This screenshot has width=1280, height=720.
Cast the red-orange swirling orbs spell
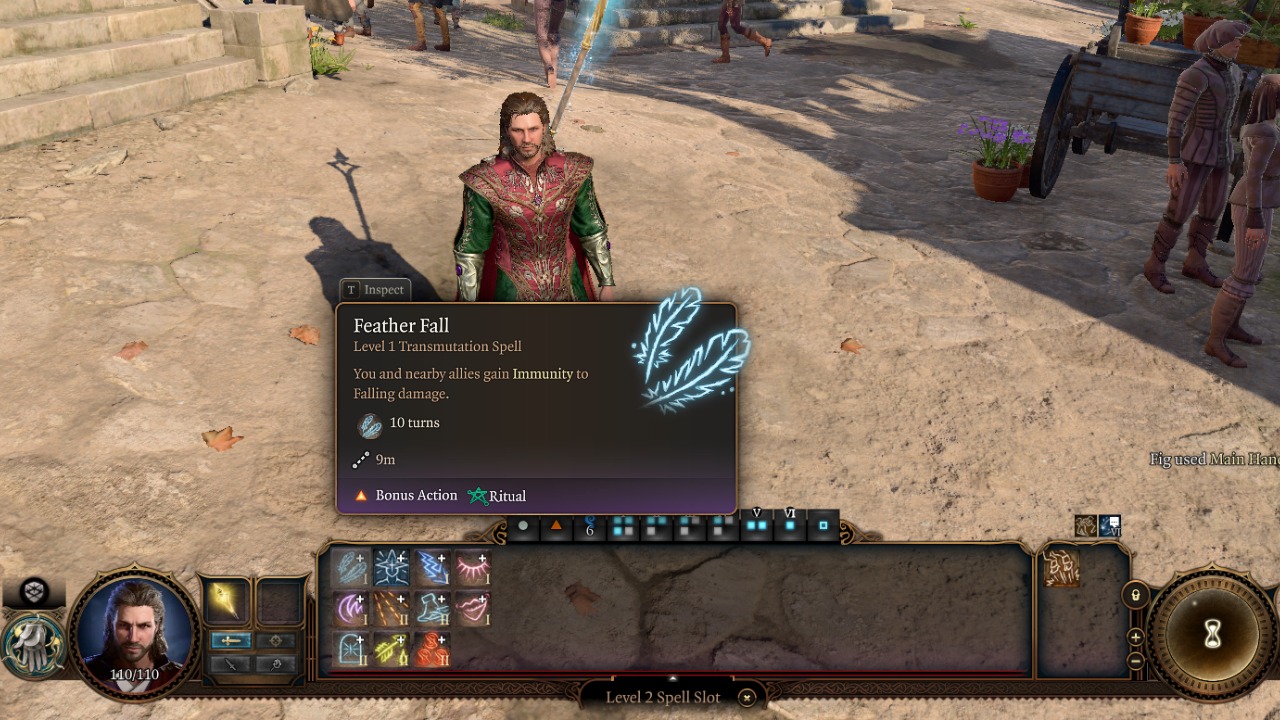pos(432,649)
